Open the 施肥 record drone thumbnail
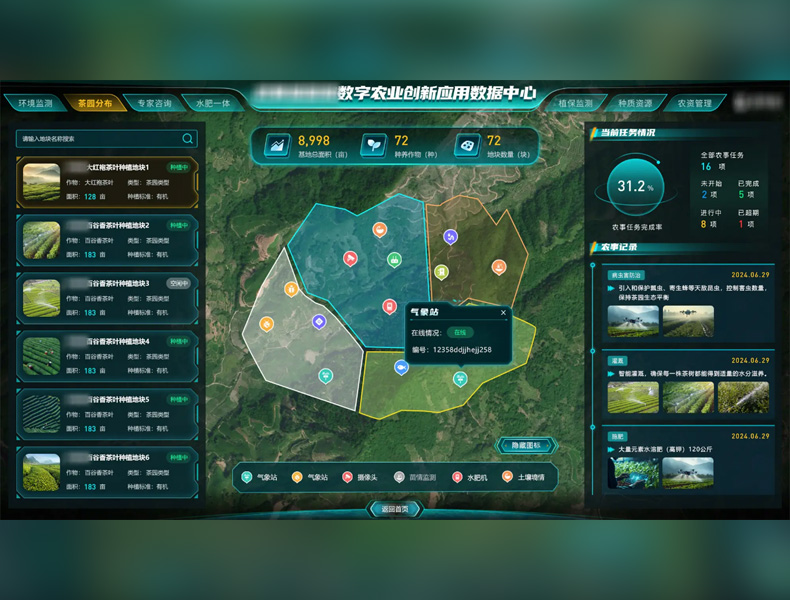The image size is (790, 600). [x=632, y=473]
